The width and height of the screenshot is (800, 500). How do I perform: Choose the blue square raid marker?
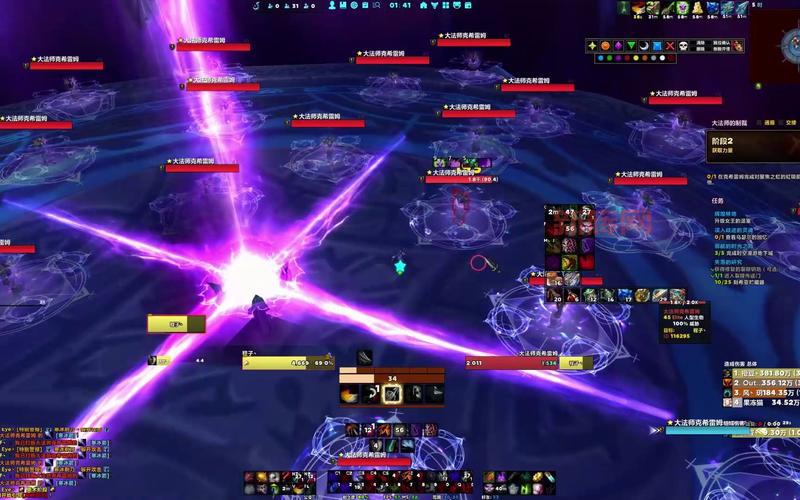coord(658,46)
